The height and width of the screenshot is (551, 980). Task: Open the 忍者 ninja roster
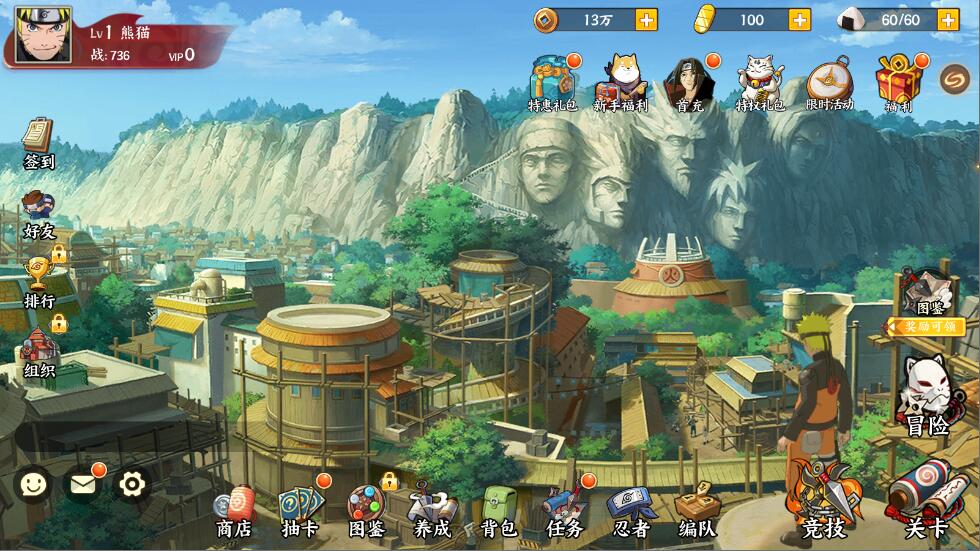pos(631,510)
